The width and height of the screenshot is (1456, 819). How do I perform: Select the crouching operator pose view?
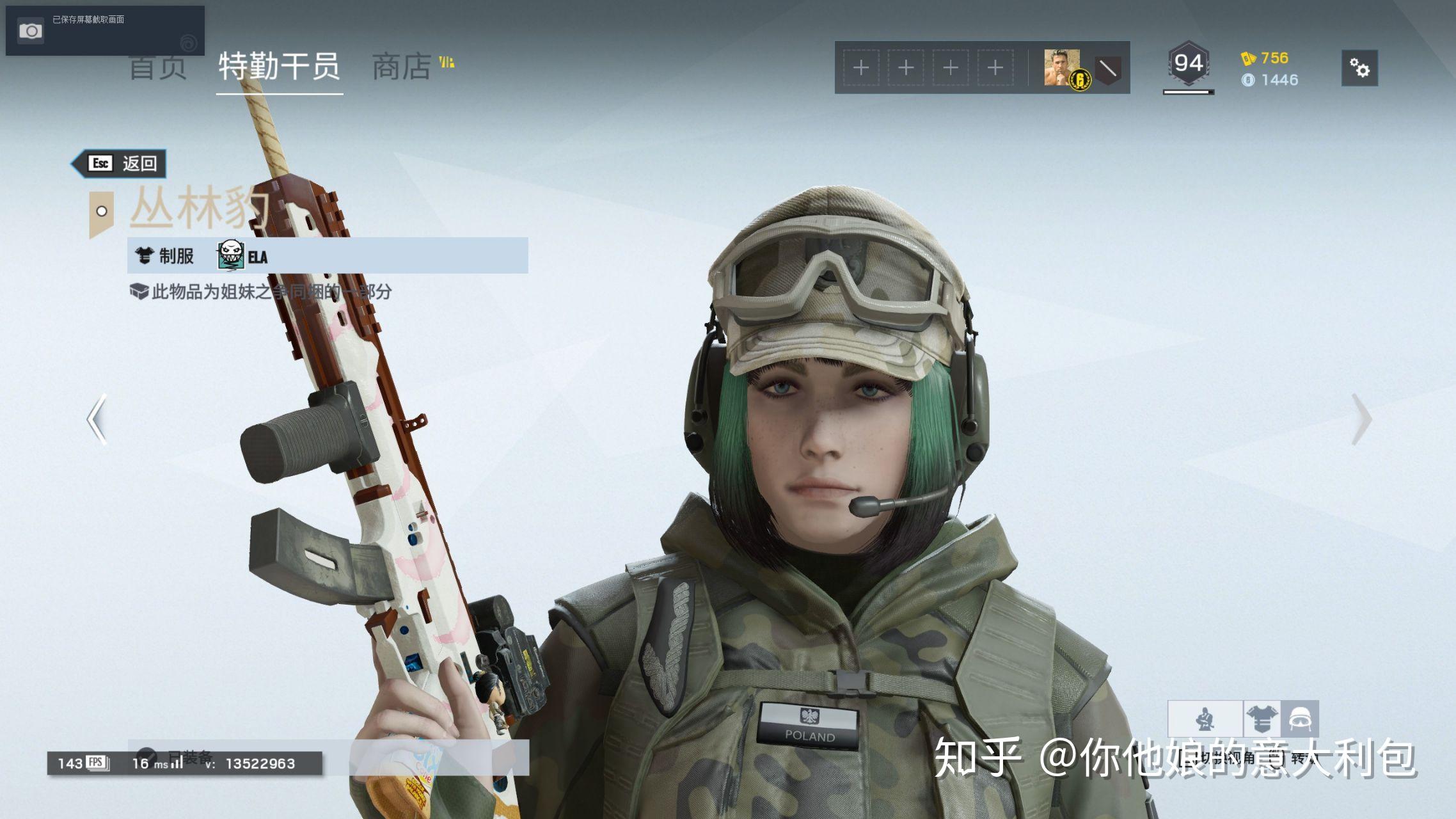coord(1205,719)
